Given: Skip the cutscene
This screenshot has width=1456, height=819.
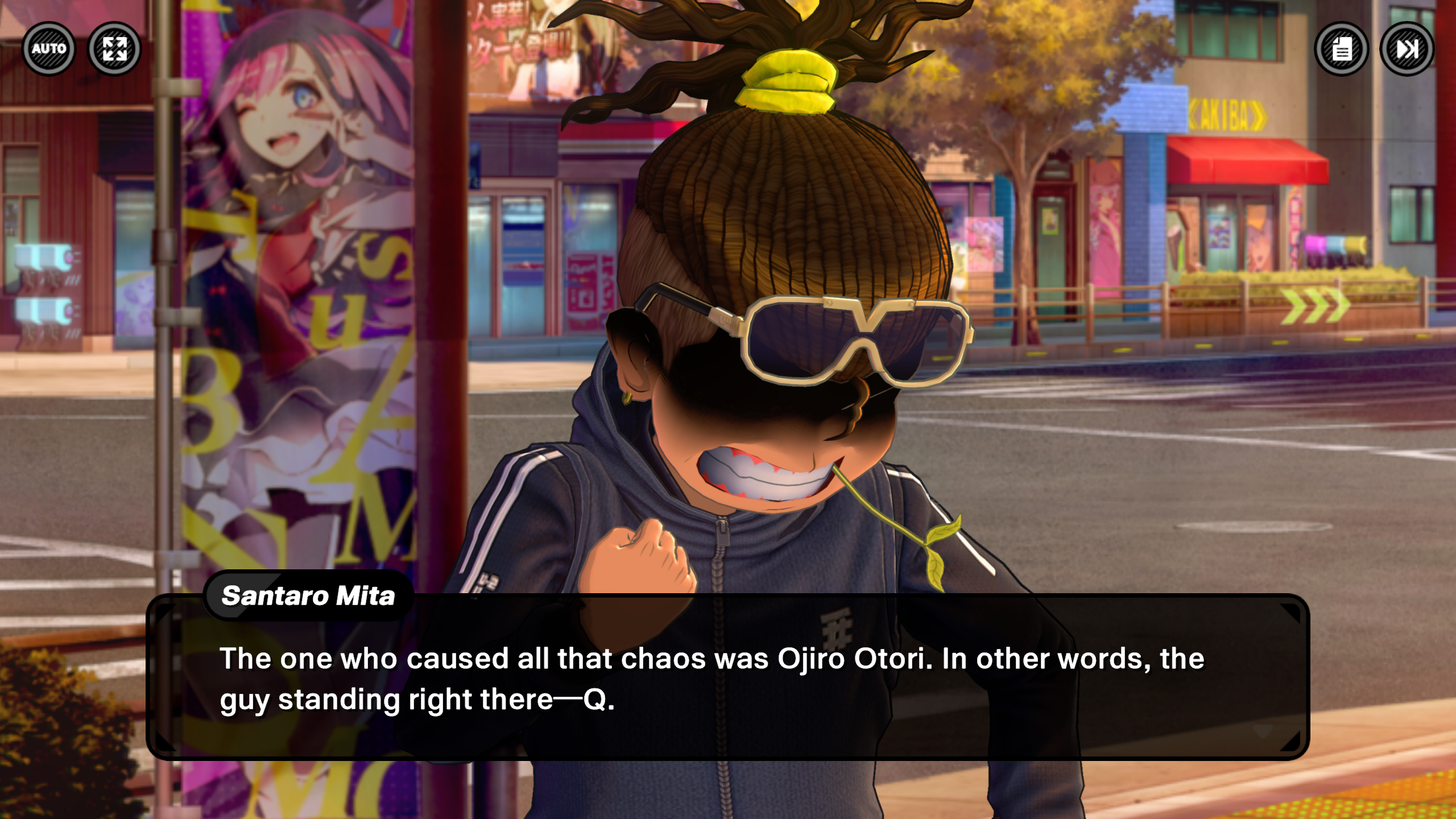Looking at the screenshot, I should pos(1407,49).
